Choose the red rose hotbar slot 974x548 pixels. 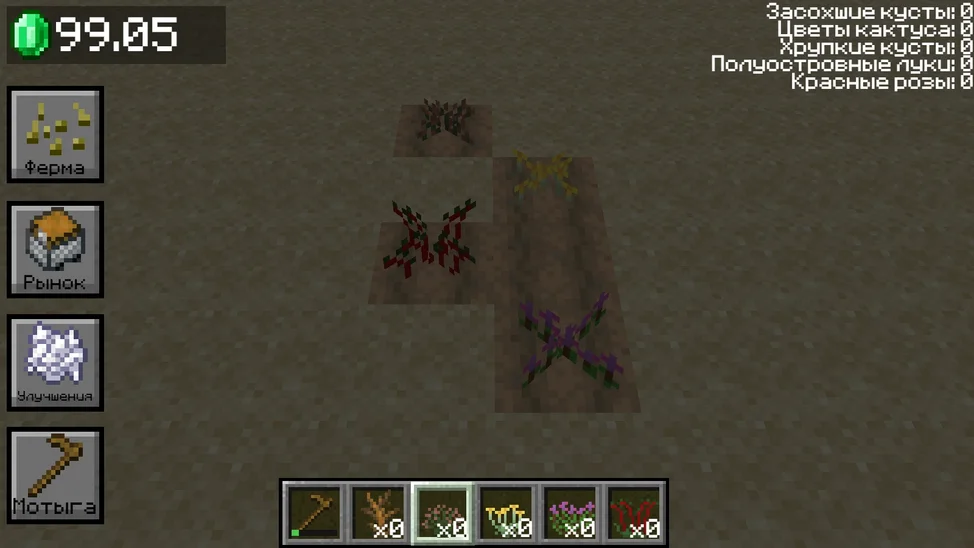coord(634,512)
